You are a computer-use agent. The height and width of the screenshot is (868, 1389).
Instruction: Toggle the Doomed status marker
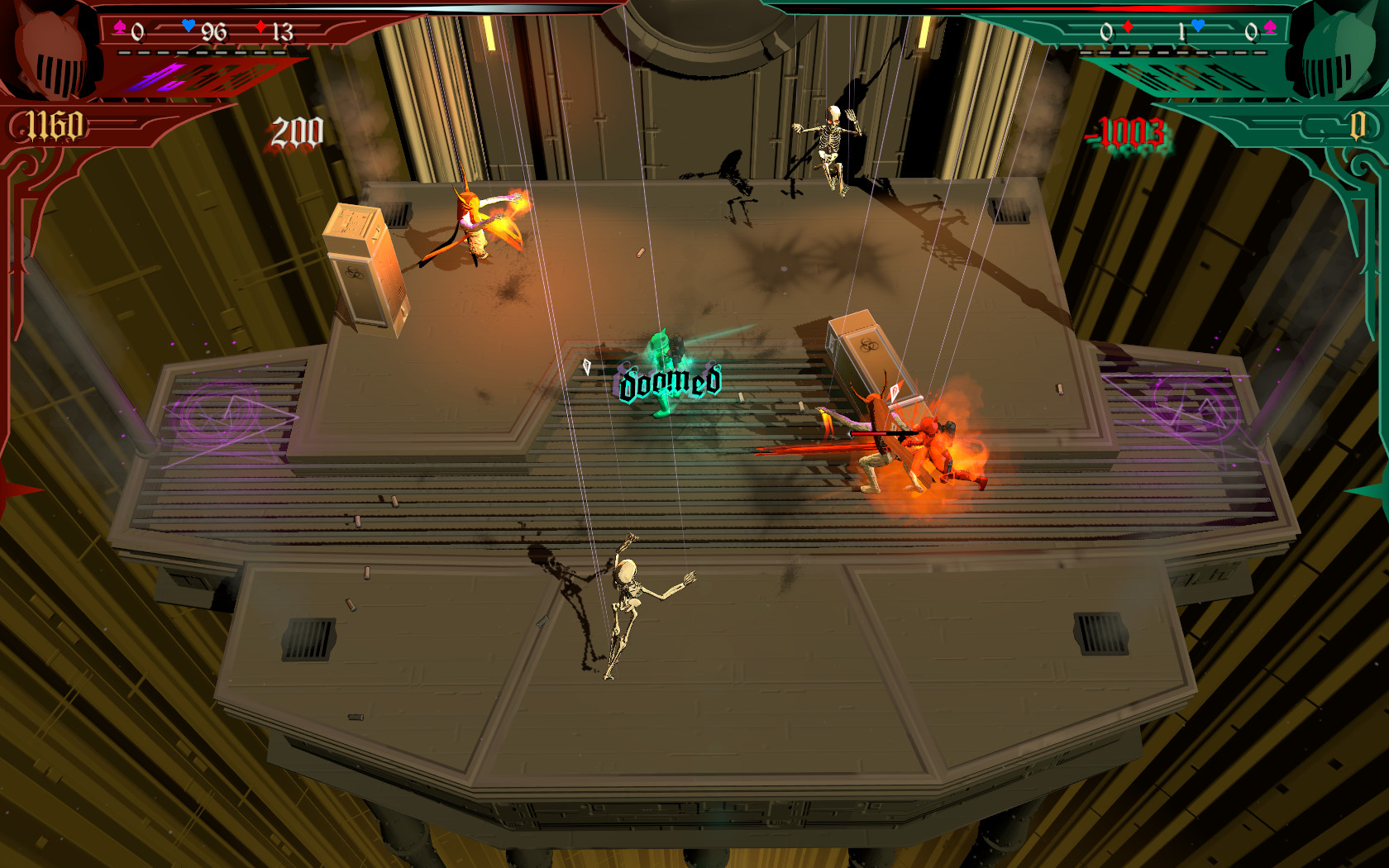(668, 382)
